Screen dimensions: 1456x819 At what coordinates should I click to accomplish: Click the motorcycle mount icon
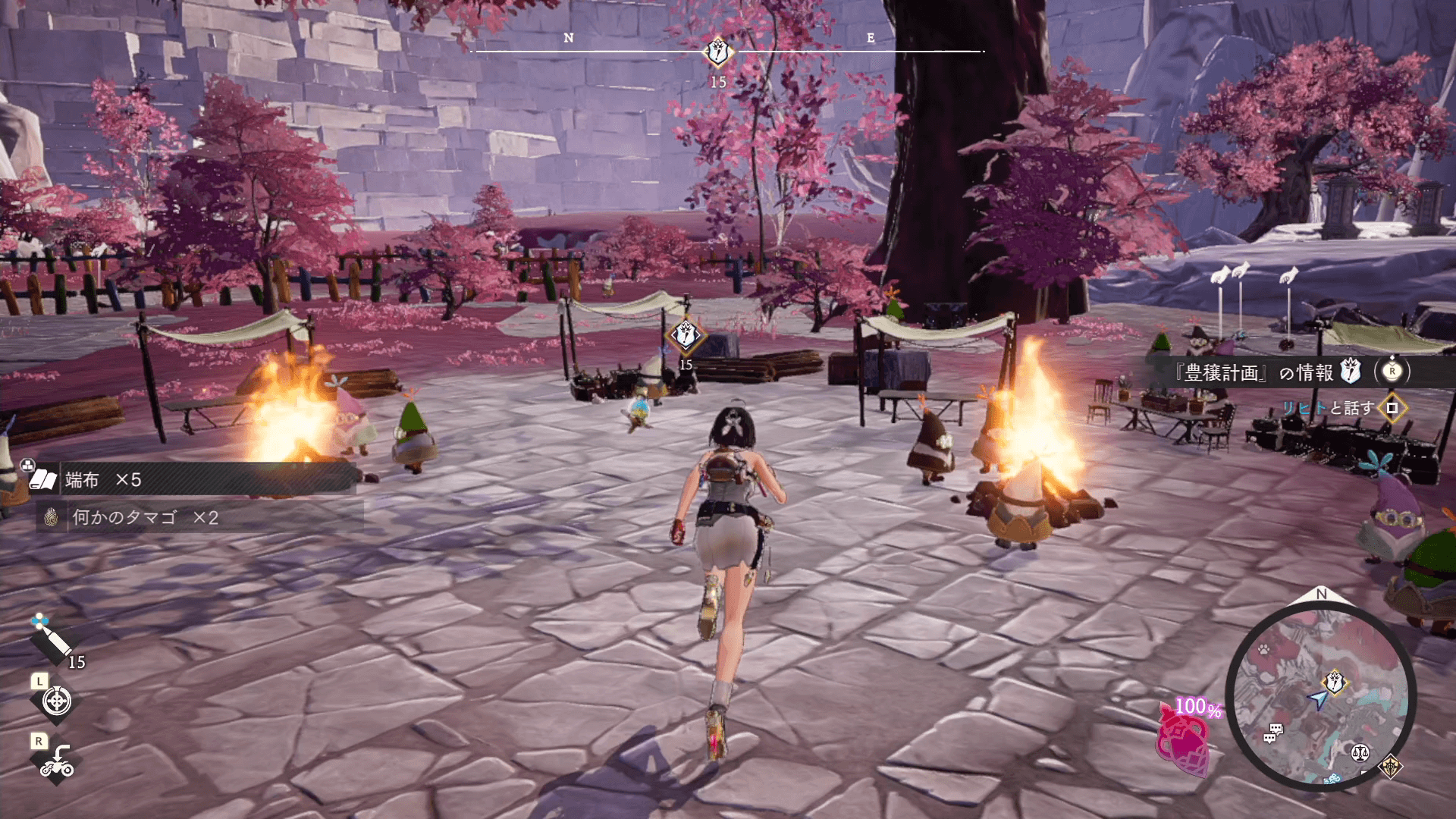point(57,761)
